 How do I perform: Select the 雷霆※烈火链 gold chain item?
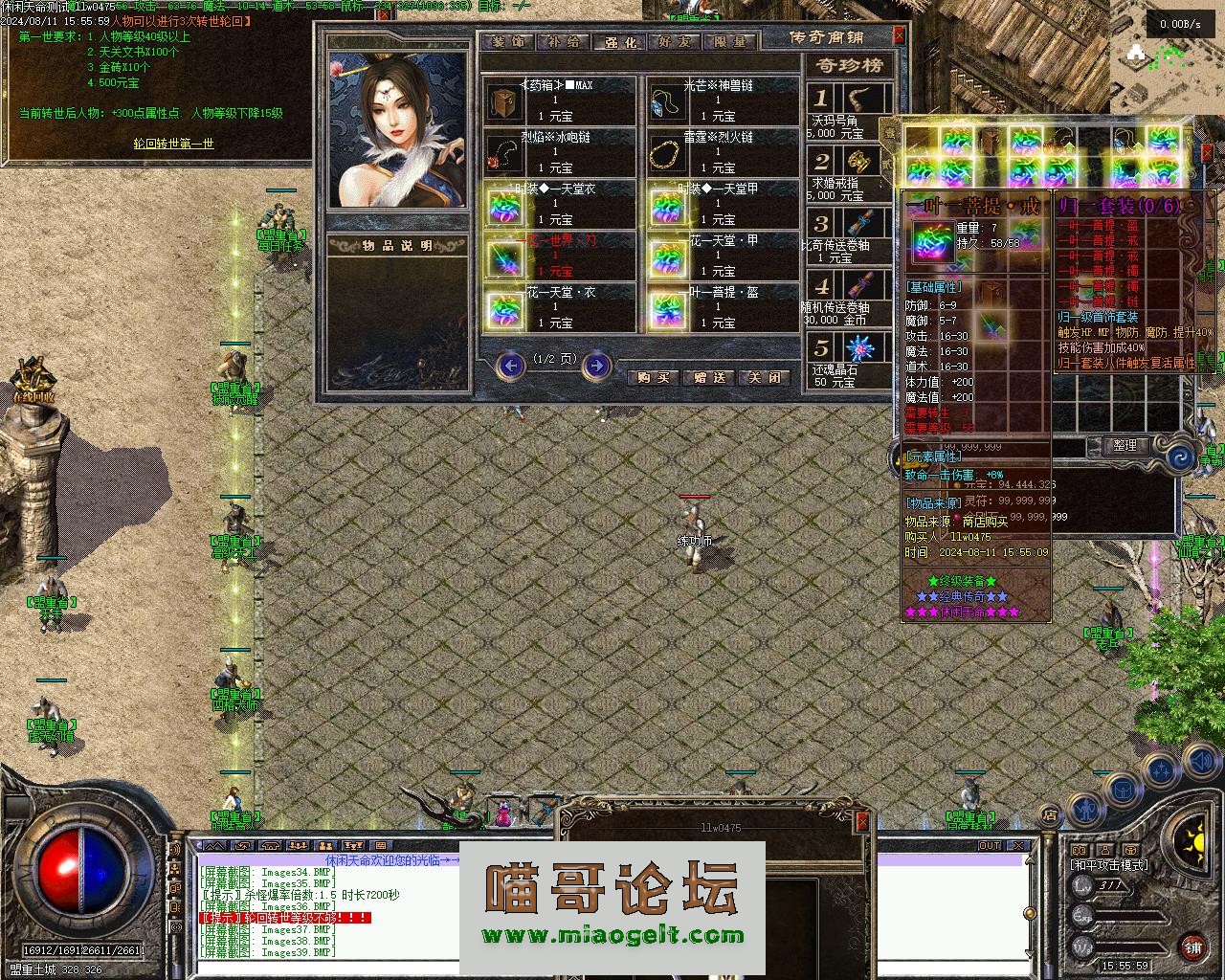tap(723, 152)
